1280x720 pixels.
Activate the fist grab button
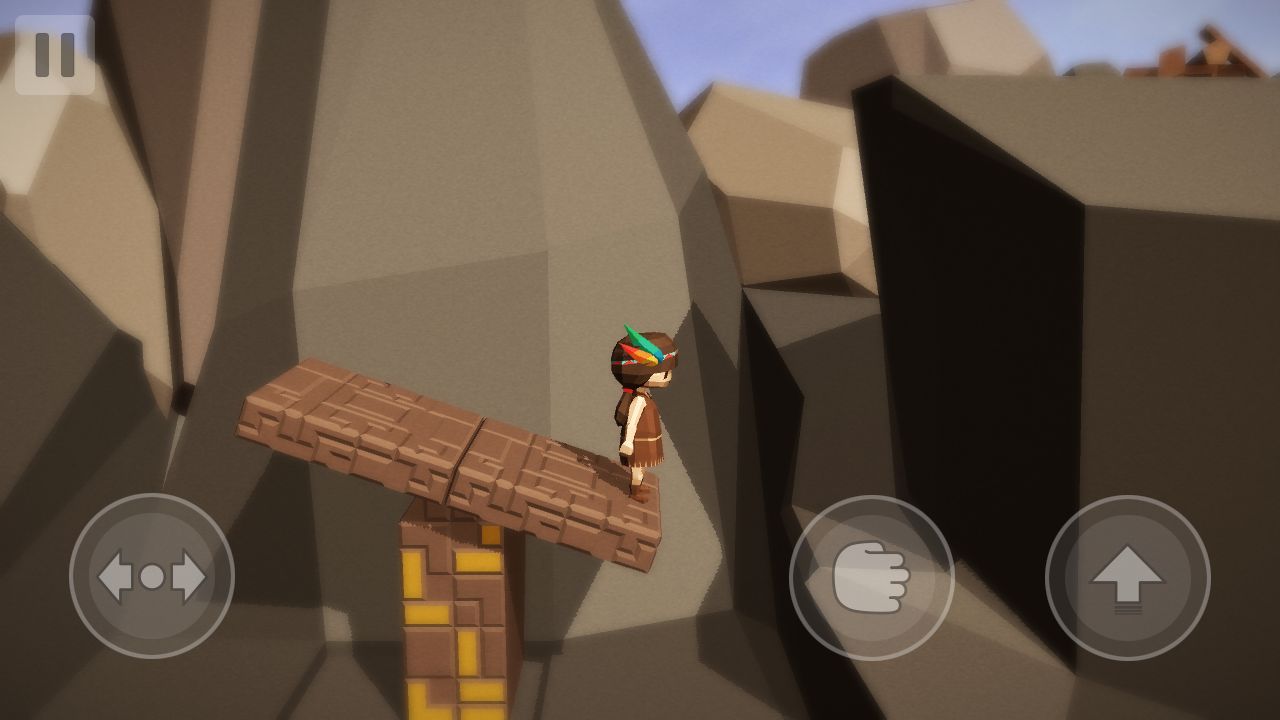pos(871,577)
